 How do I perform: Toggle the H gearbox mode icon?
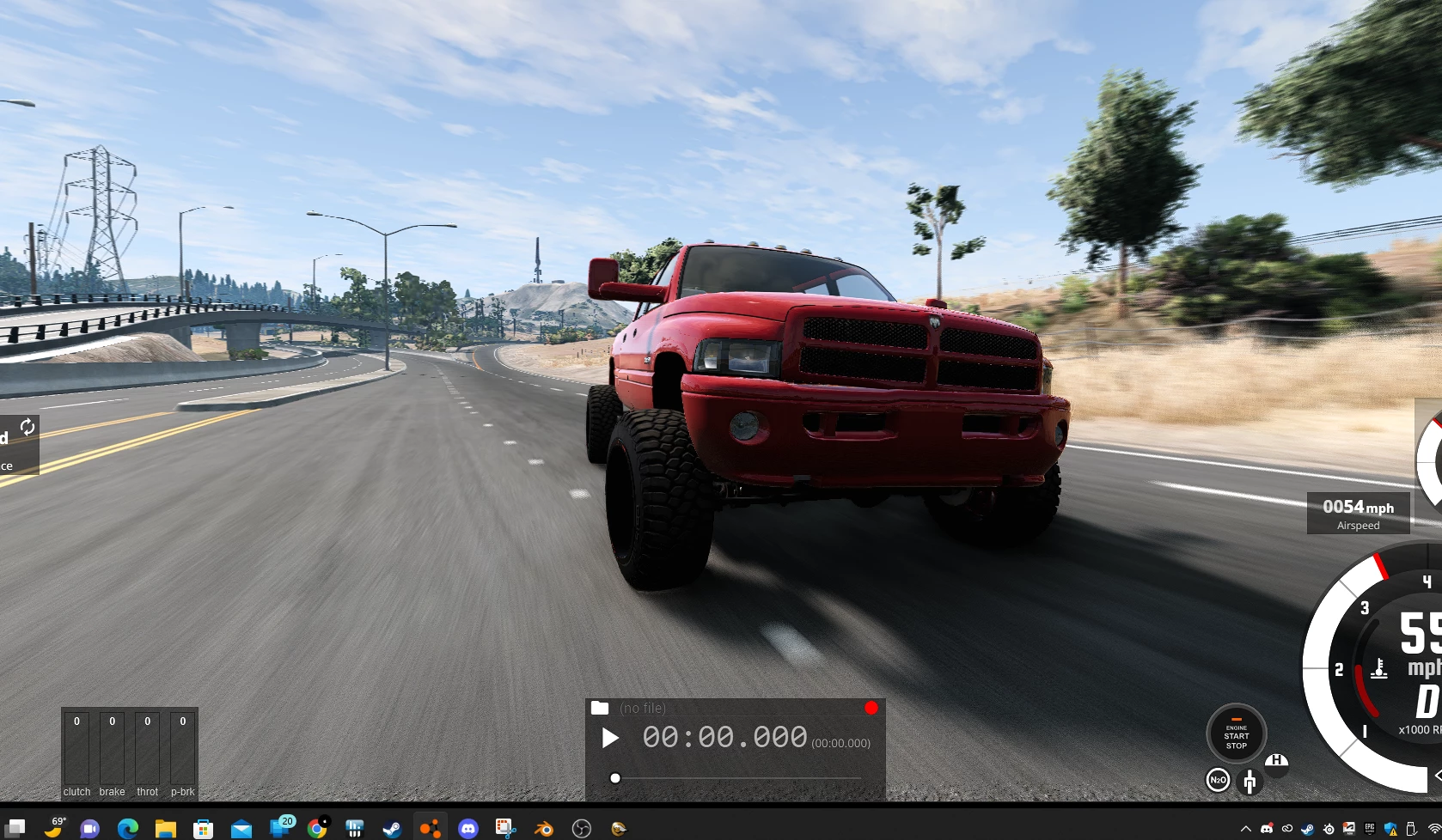click(1277, 762)
